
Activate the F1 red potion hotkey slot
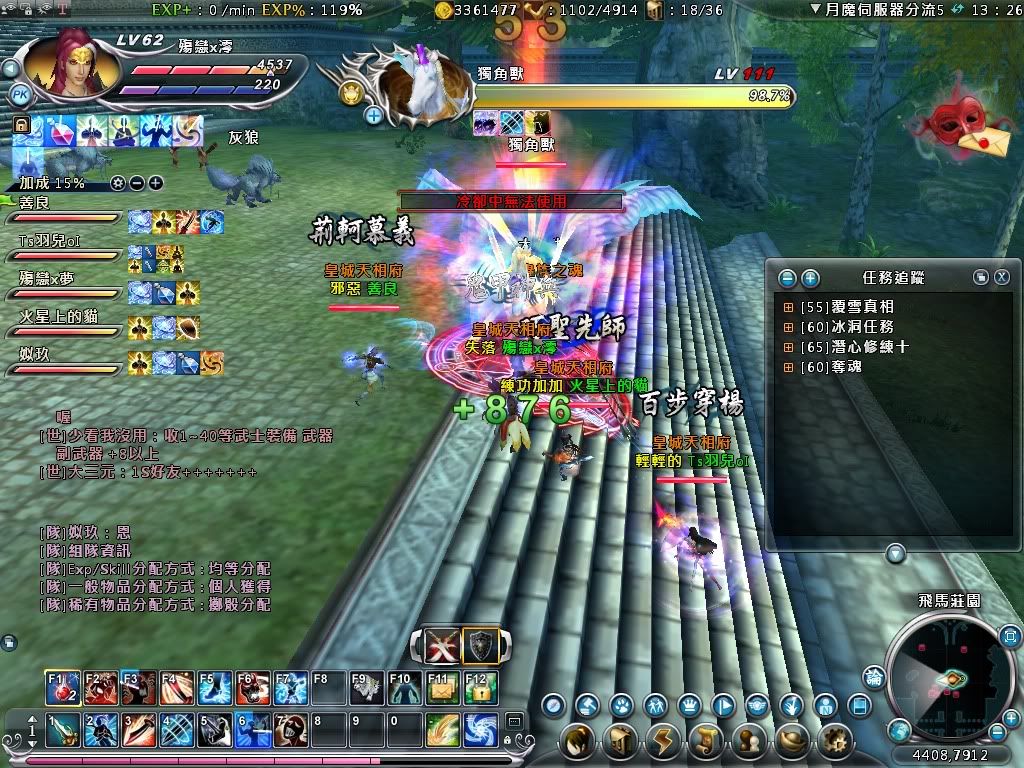62,688
